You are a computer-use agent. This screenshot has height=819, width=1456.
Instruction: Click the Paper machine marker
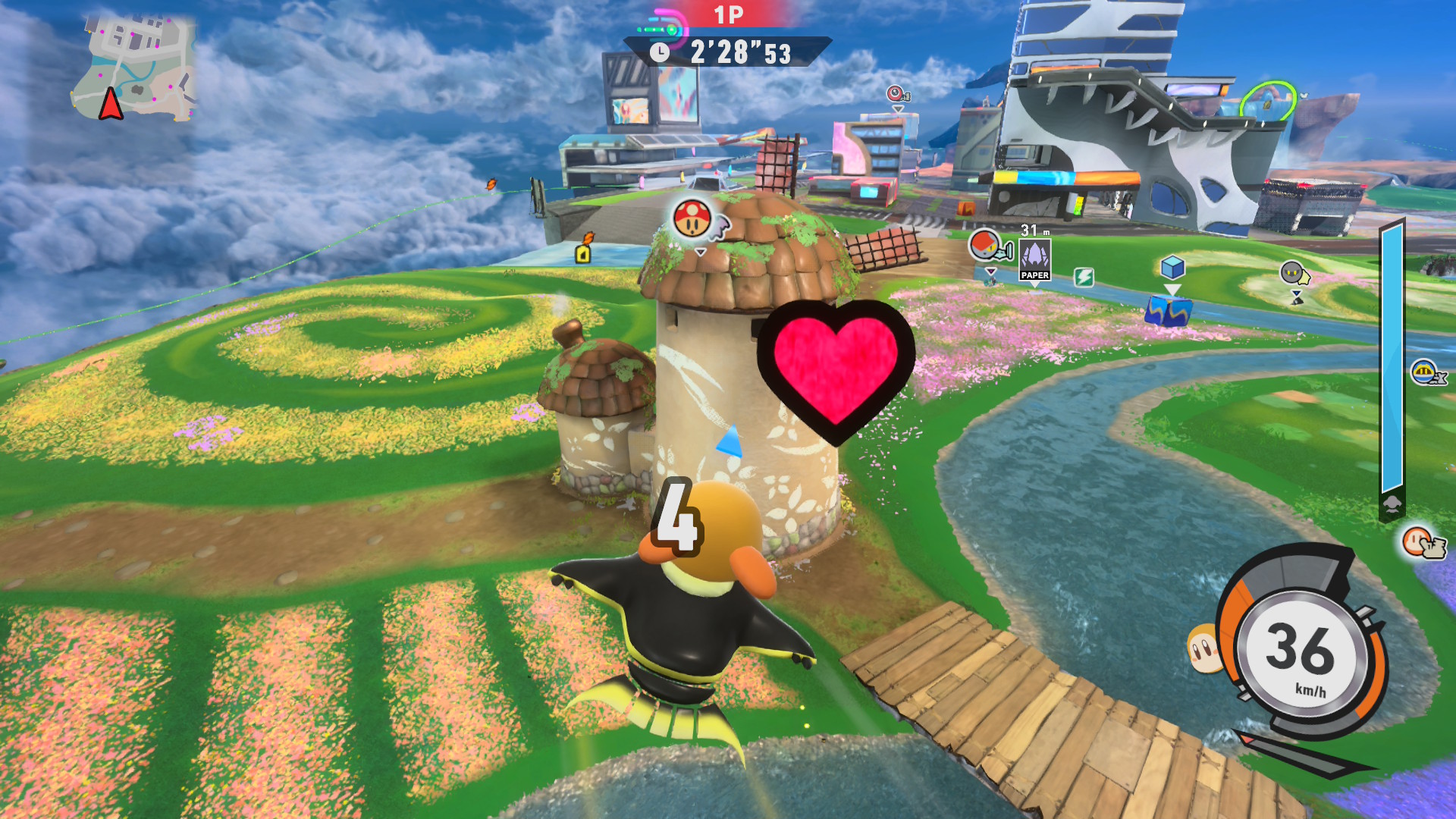[x=1034, y=259]
